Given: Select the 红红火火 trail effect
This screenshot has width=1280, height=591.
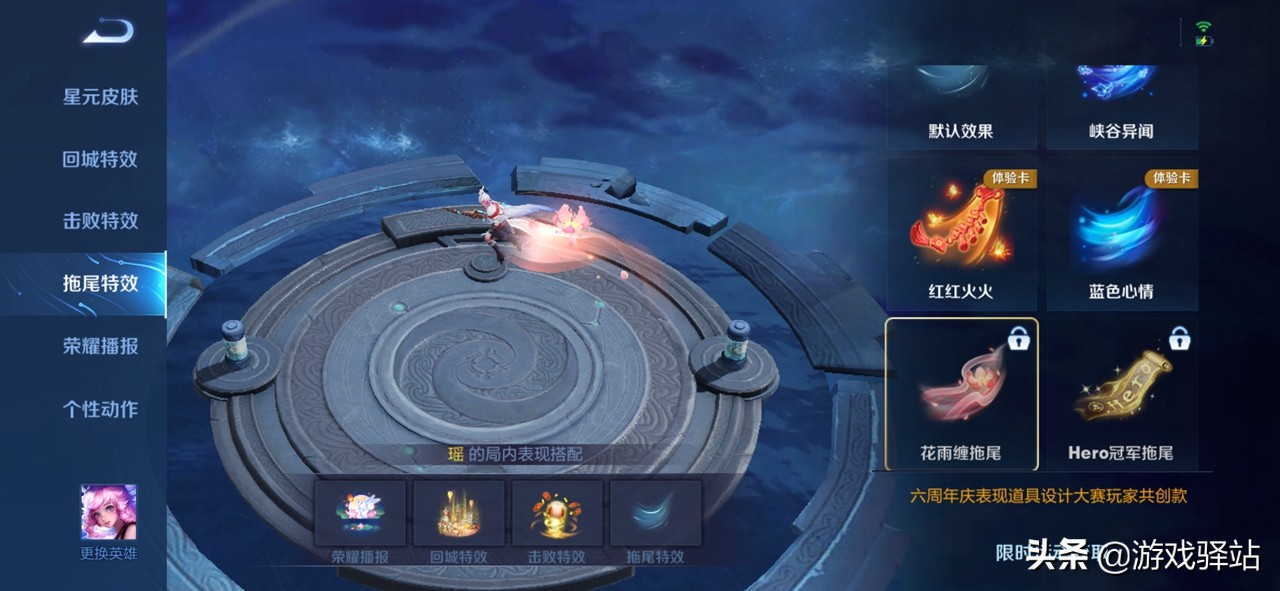Looking at the screenshot, I should tap(961, 235).
